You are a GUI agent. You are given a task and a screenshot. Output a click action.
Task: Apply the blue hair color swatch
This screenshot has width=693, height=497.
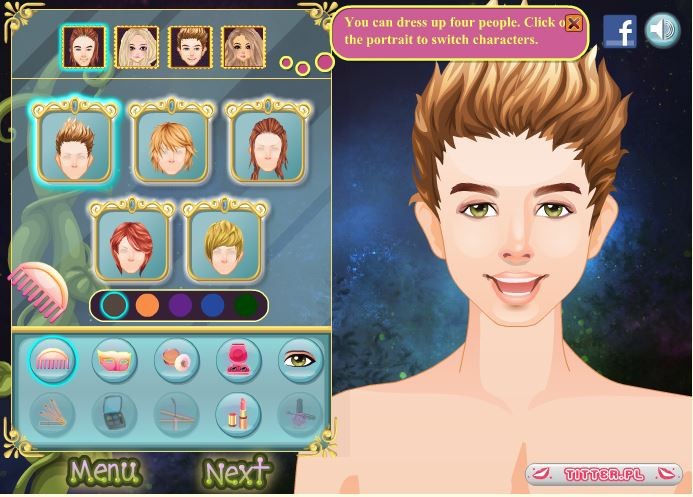click(212, 305)
